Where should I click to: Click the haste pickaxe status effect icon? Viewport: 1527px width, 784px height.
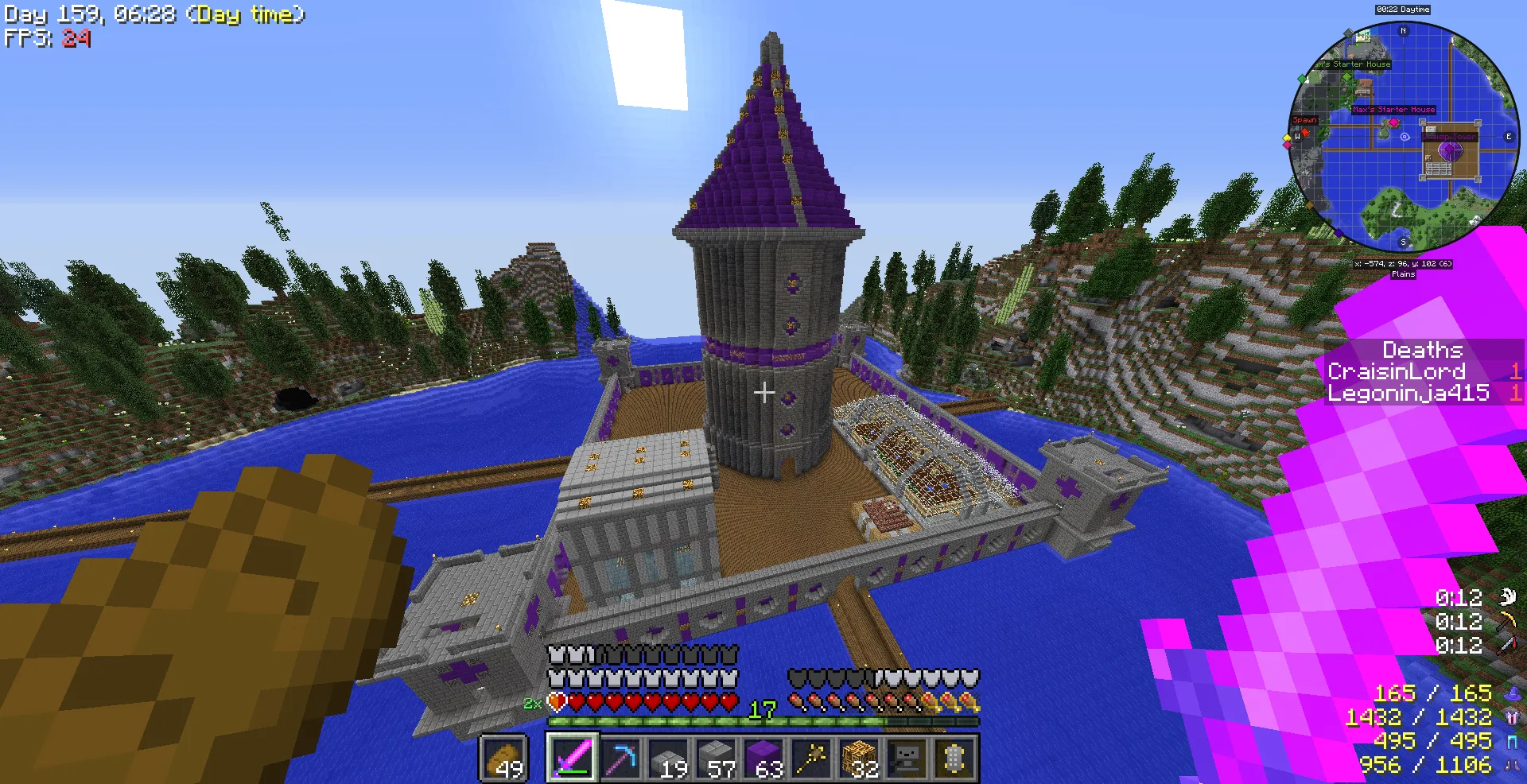tap(1507, 621)
